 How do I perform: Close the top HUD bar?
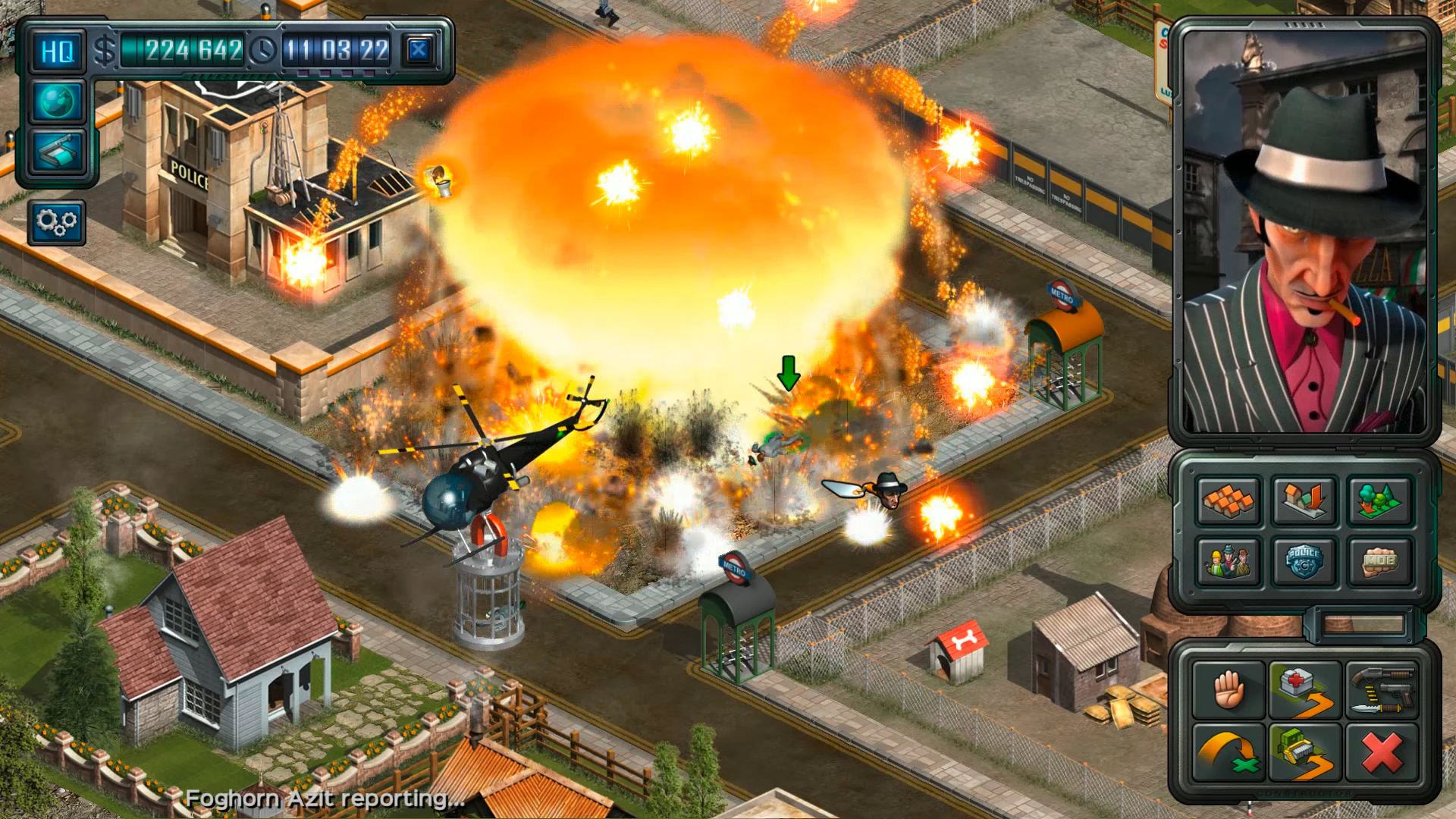pyautogui.click(x=419, y=49)
